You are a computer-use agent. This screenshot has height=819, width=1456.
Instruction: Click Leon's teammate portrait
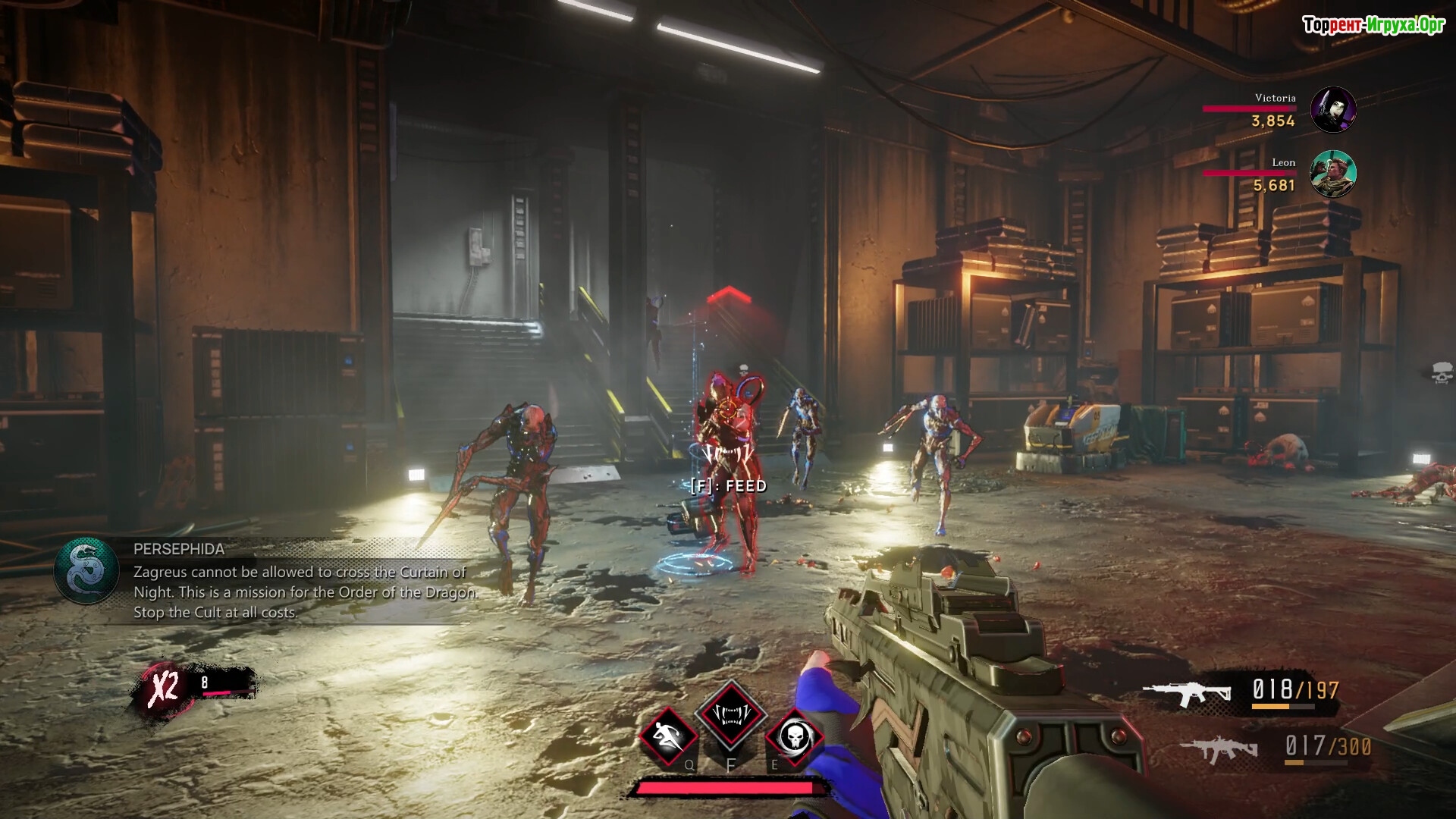point(1333,174)
